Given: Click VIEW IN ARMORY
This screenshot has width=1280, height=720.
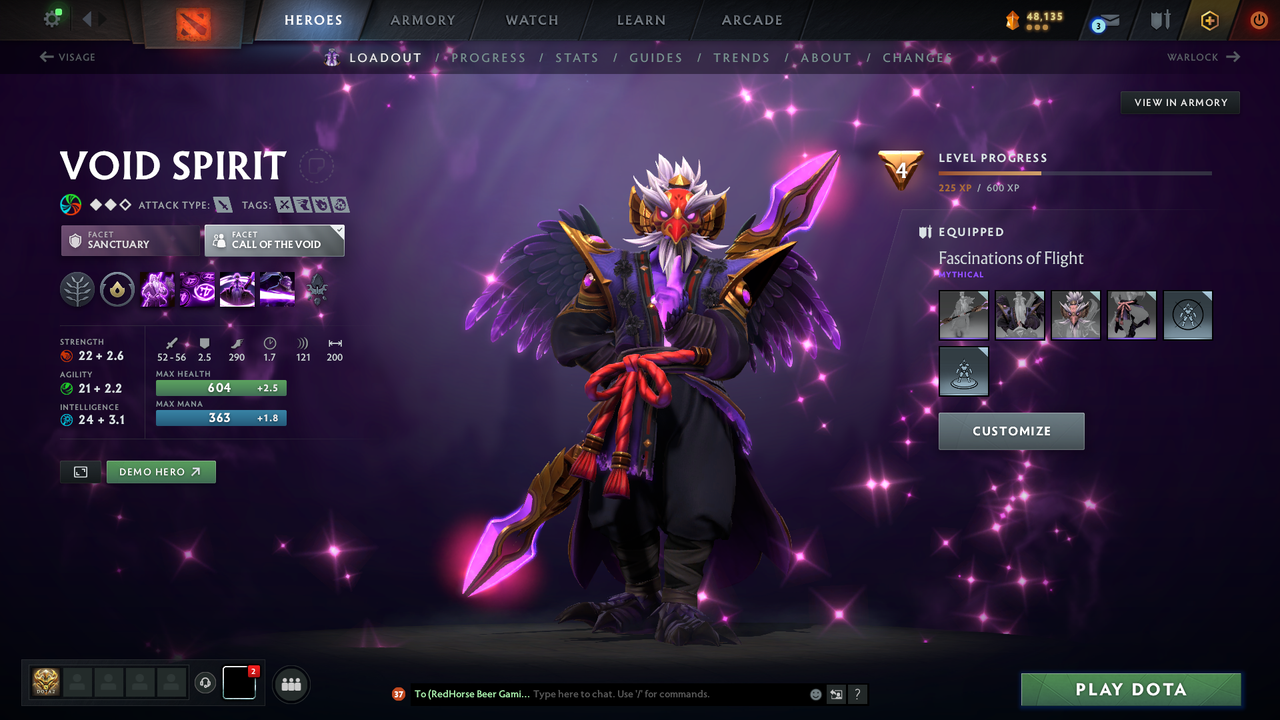Looking at the screenshot, I should tap(1179, 102).
